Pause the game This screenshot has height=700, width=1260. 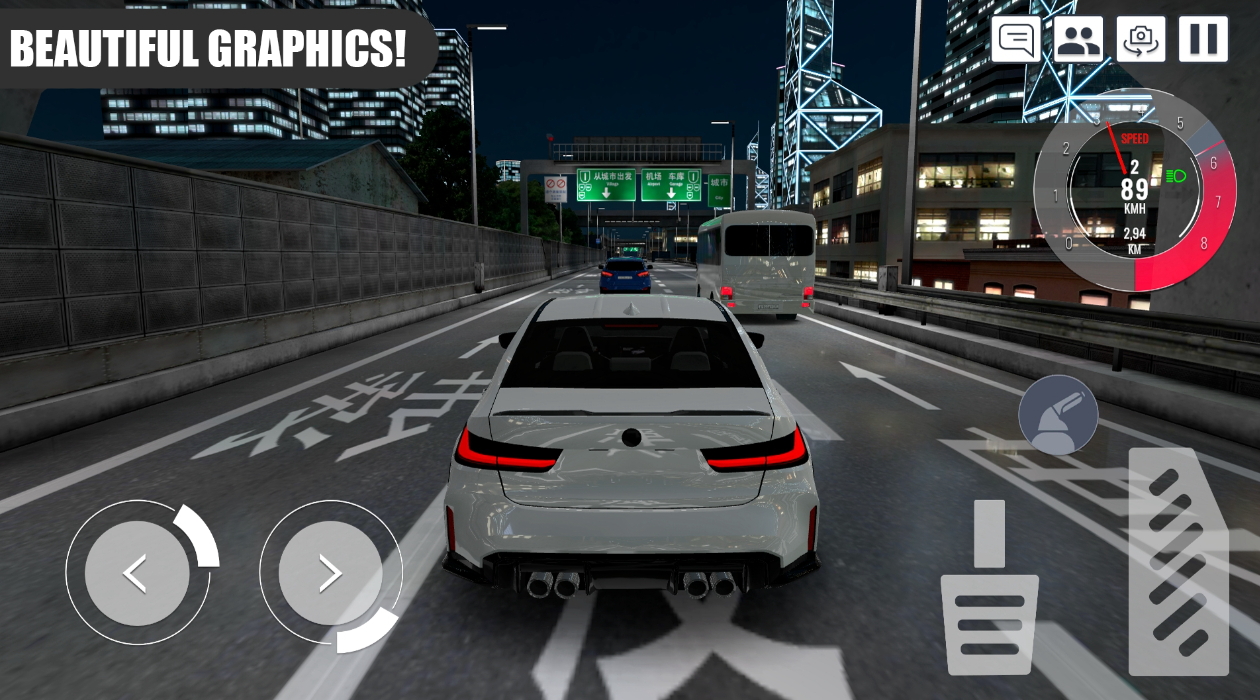(x=1203, y=40)
